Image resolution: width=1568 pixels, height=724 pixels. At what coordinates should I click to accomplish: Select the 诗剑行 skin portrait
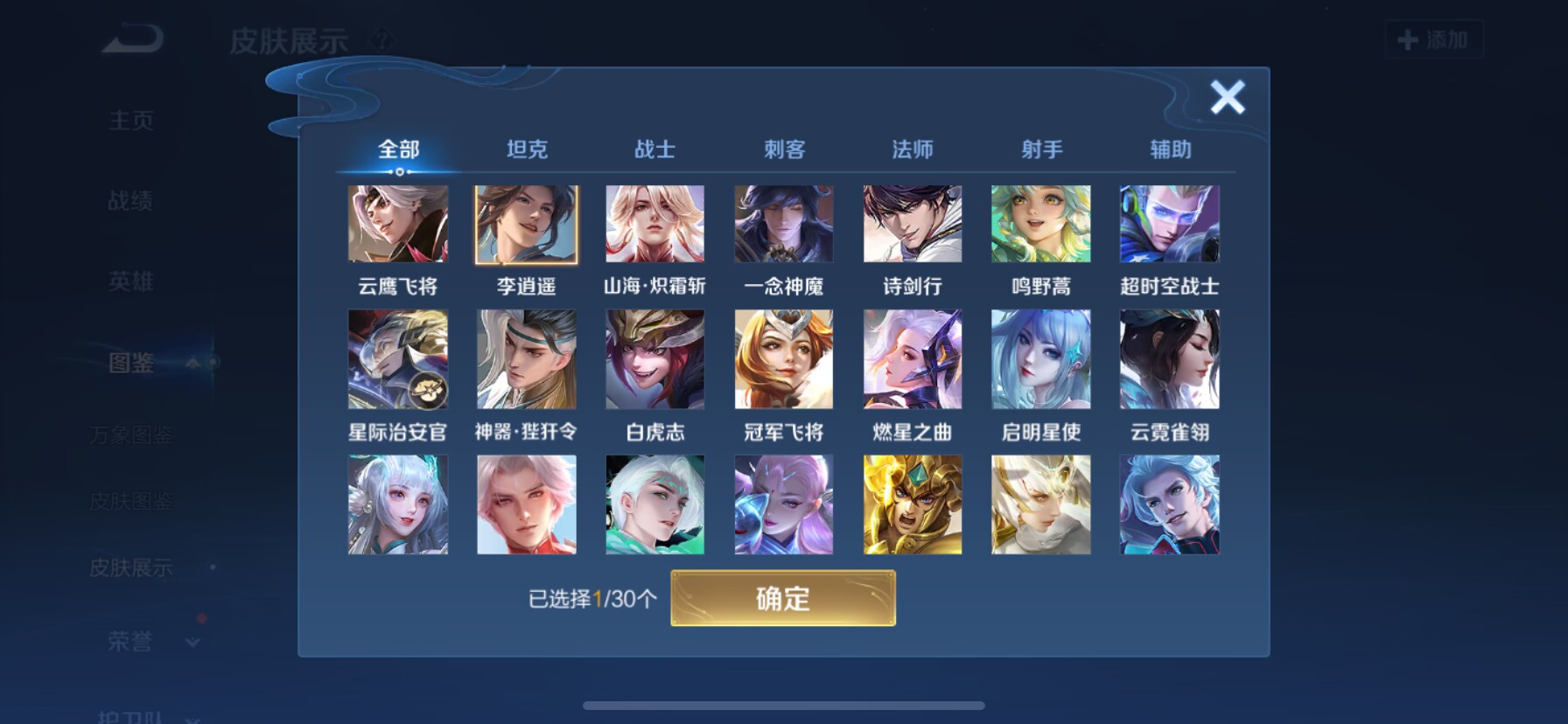(913, 225)
